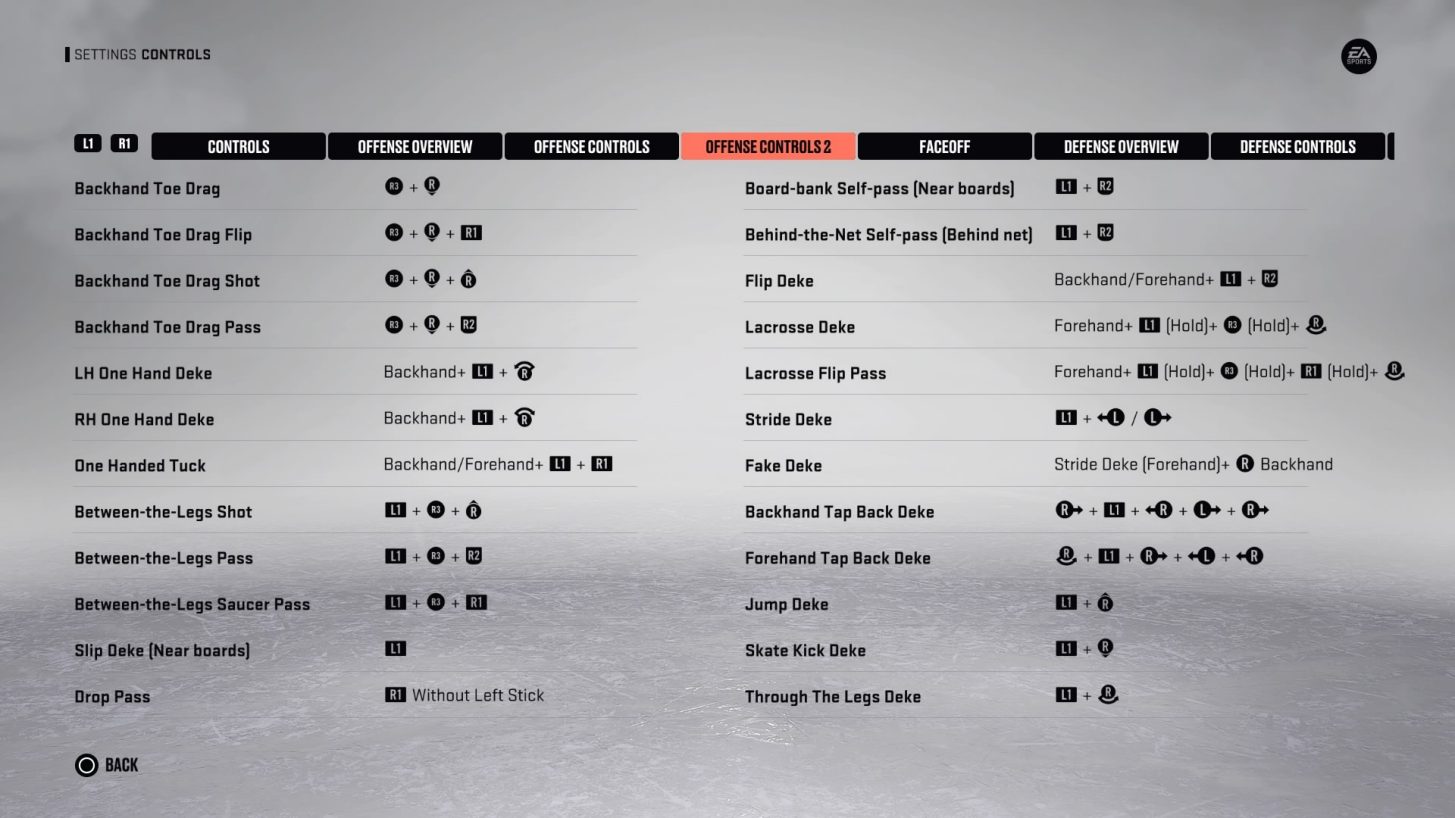Select the Between-the-Legs Shot entry
The width and height of the screenshot is (1455, 818).
click(x=164, y=511)
